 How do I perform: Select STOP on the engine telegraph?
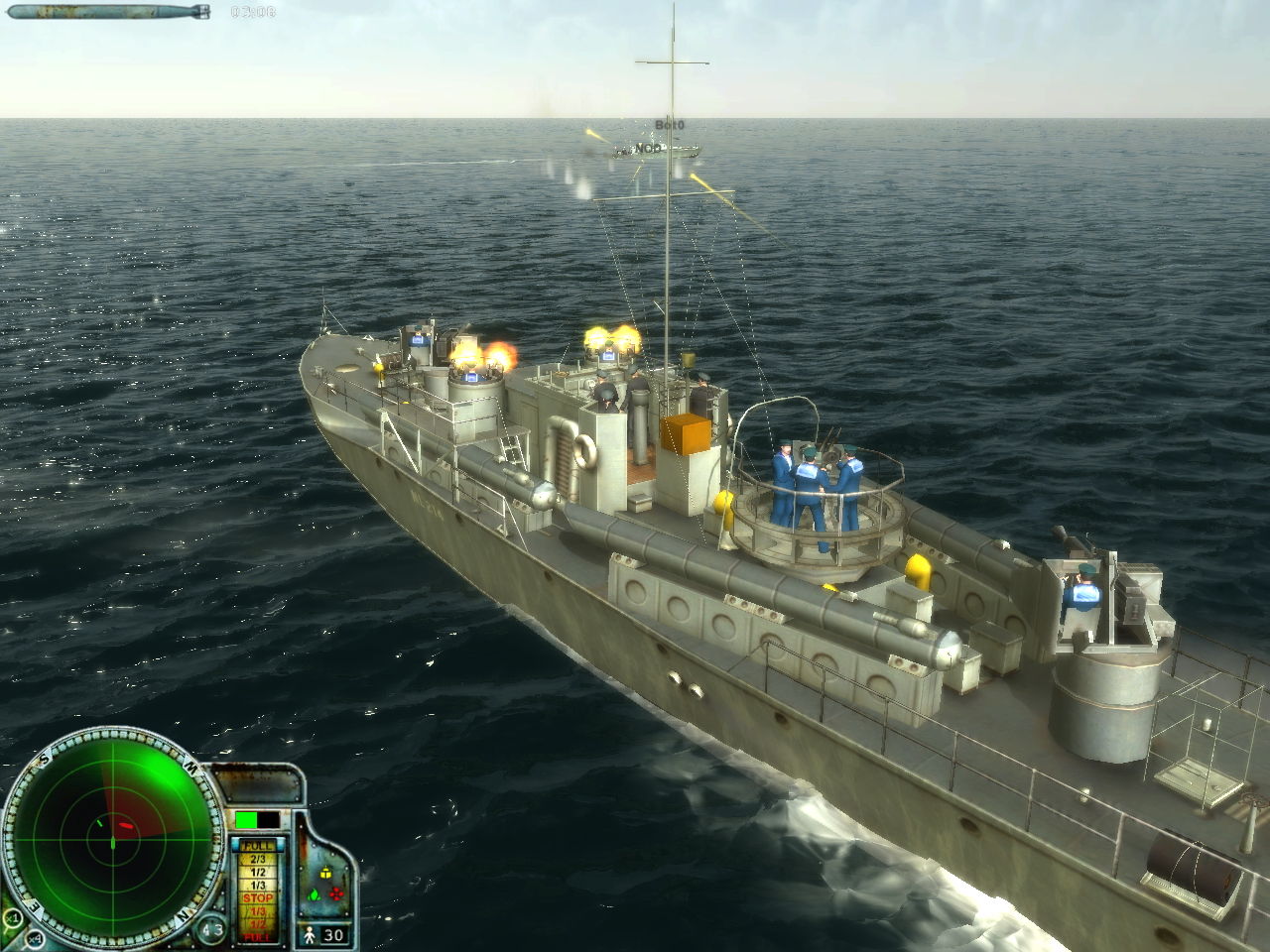click(259, 896)
